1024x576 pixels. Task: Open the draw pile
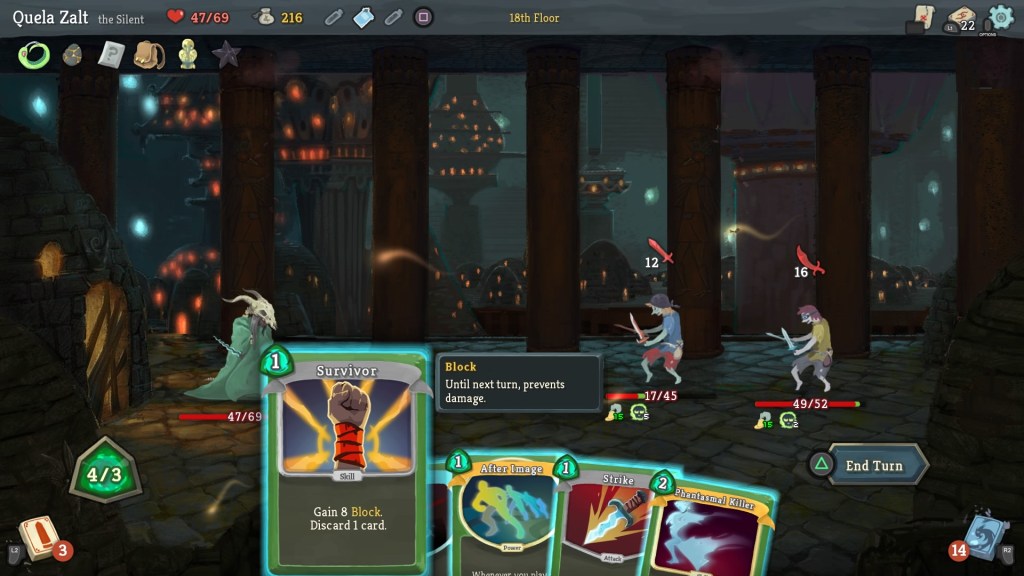click(x=38, y=537)
